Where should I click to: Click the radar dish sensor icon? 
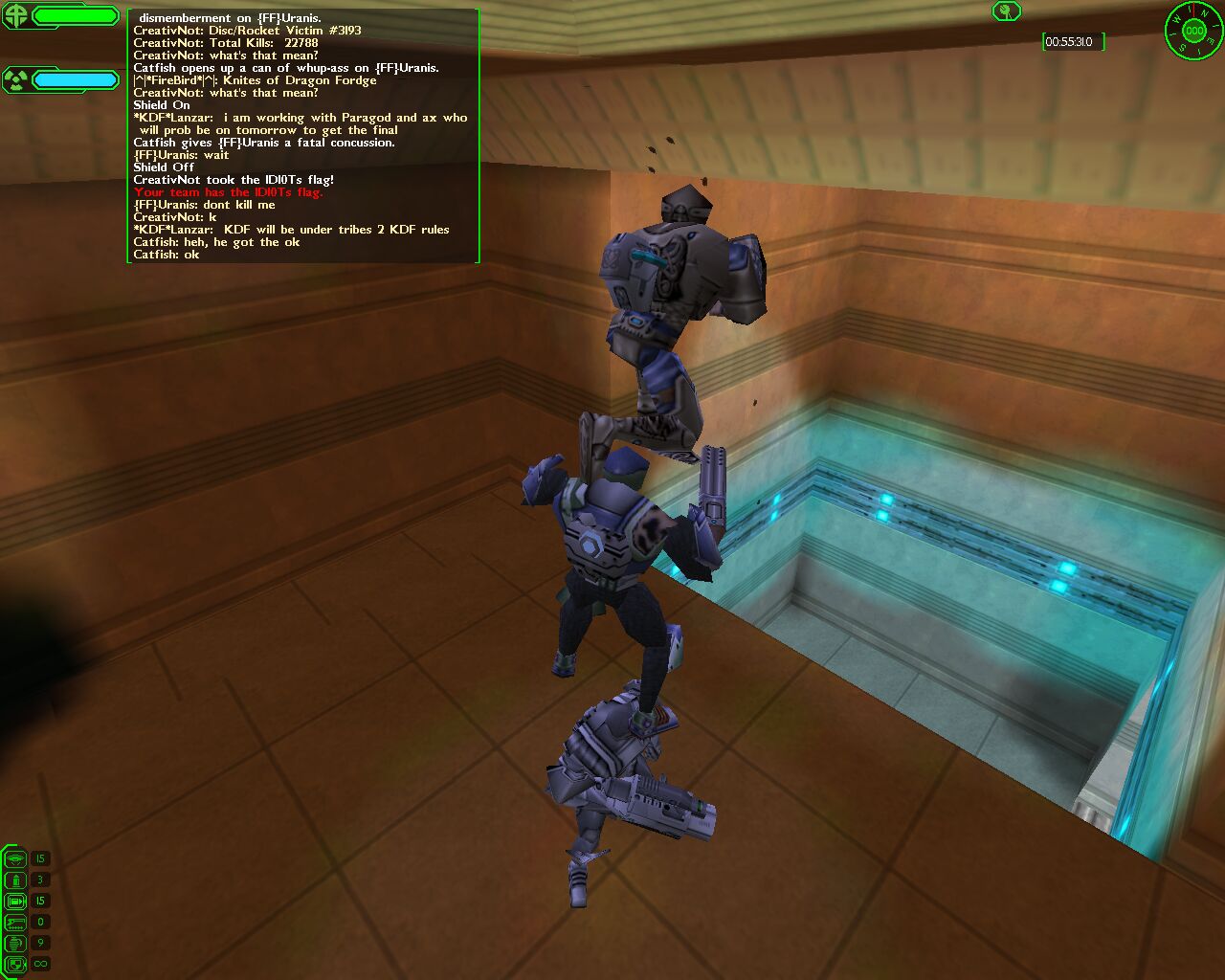pos(1006,11)
